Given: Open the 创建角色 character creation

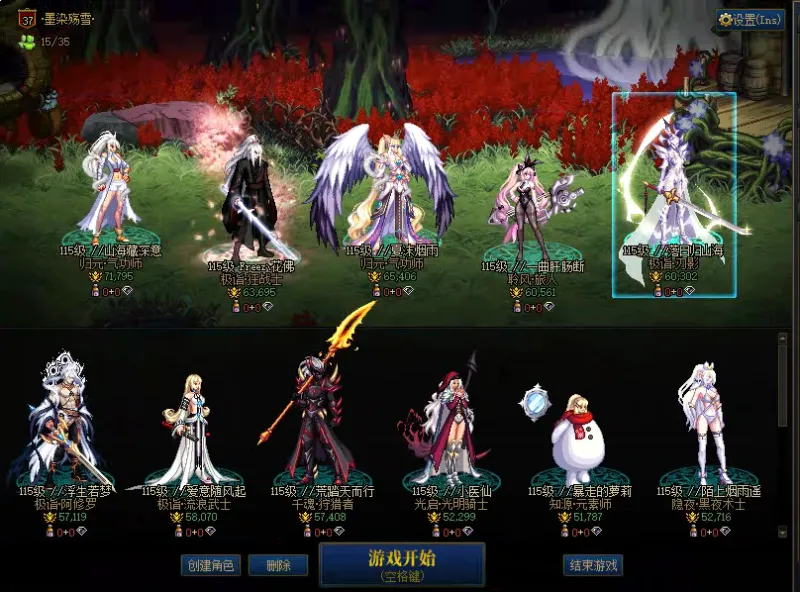Looking at the screenshot, I should pyautogui.click(x=210, y=565).
